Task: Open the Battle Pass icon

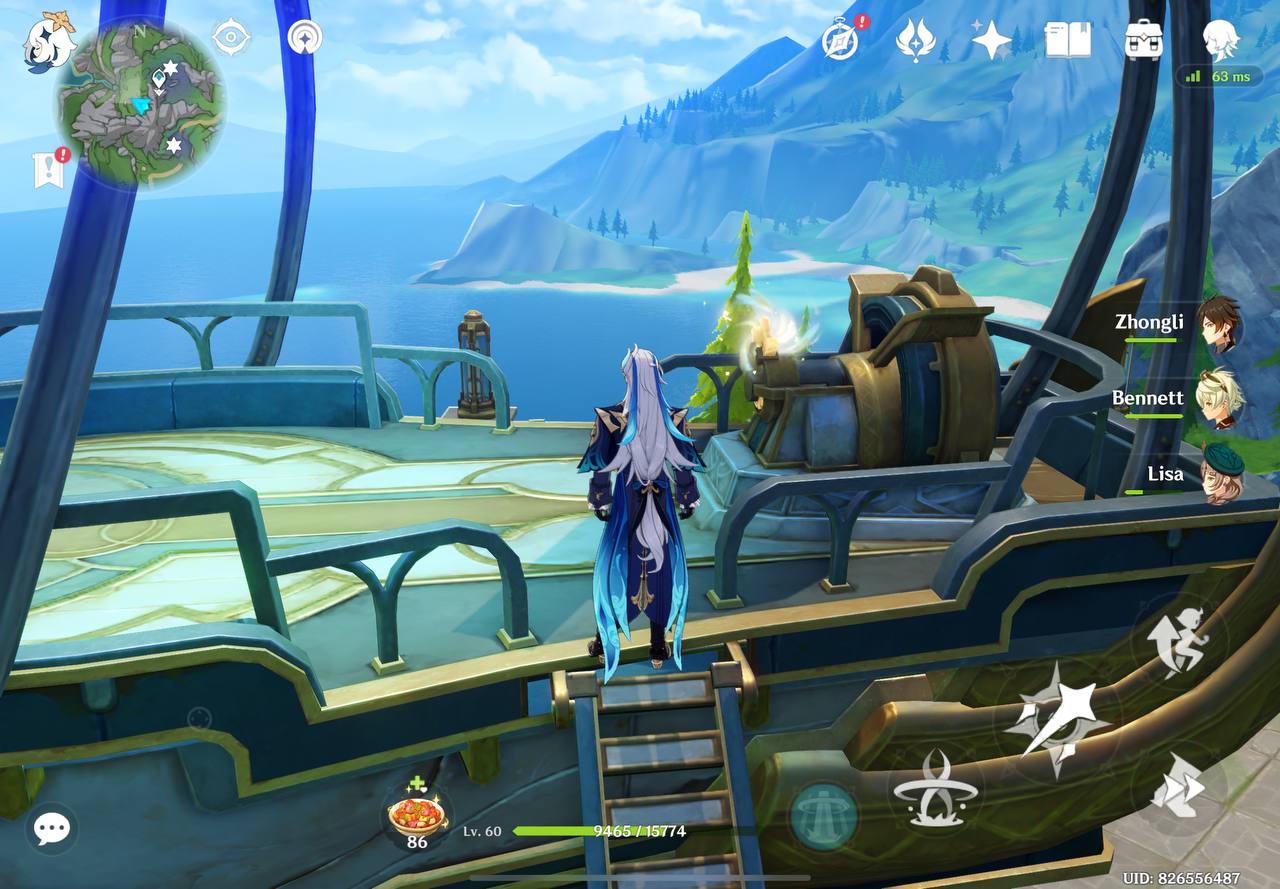Action: pos(914,41)
